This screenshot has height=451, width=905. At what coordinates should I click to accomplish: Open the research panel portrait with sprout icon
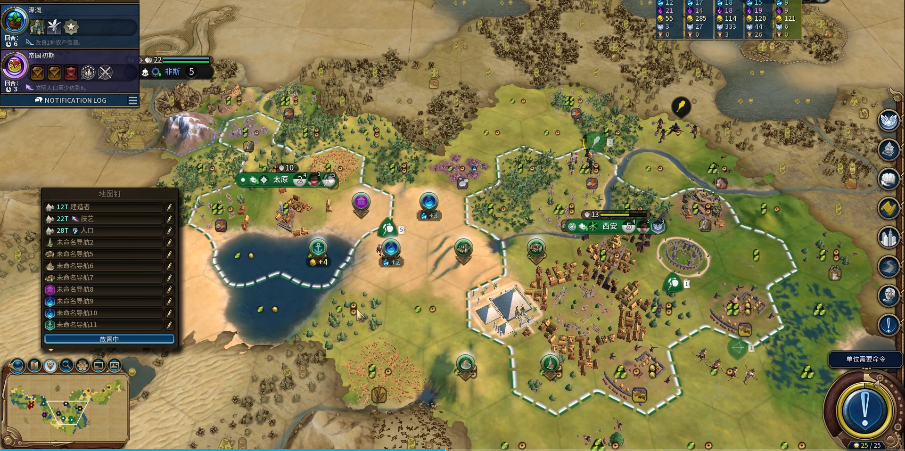coord(14,27)
